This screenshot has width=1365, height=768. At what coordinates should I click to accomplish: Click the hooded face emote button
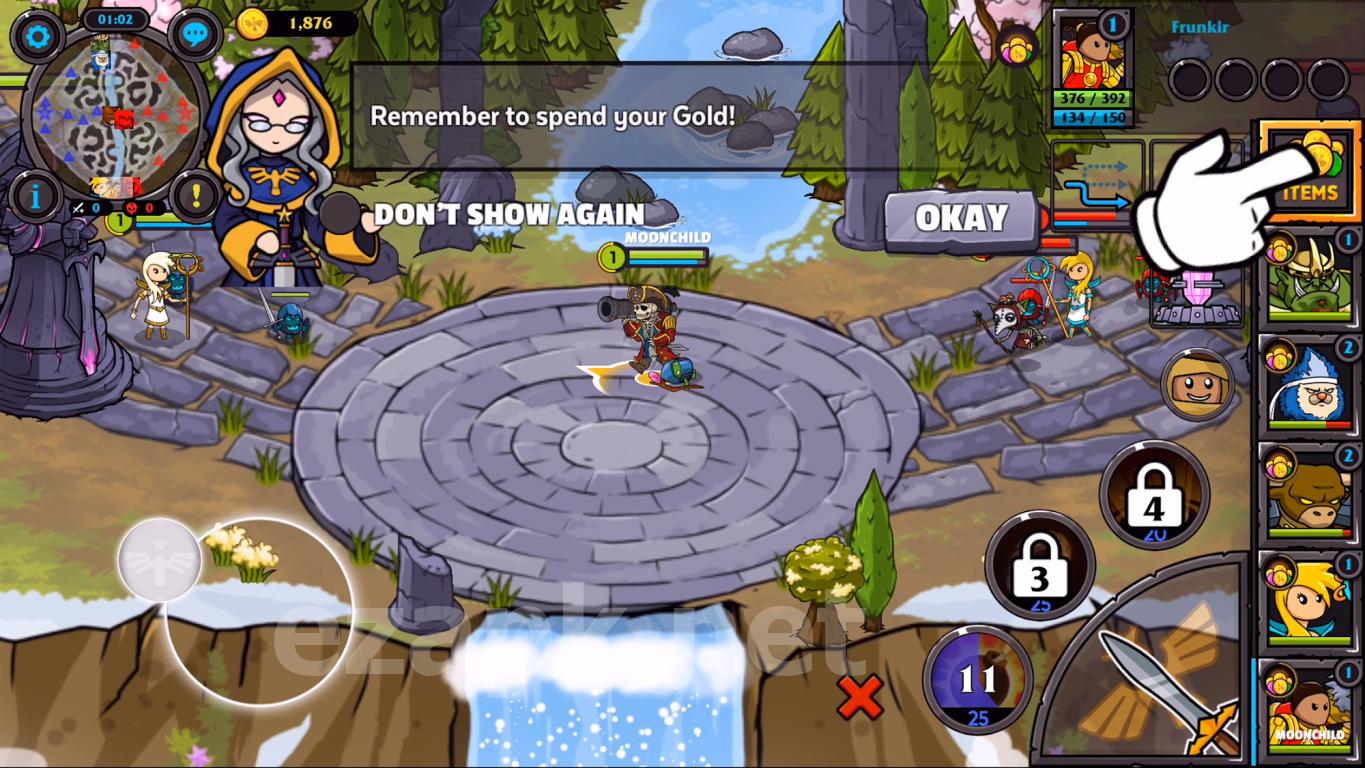(x=1196, y=383)
